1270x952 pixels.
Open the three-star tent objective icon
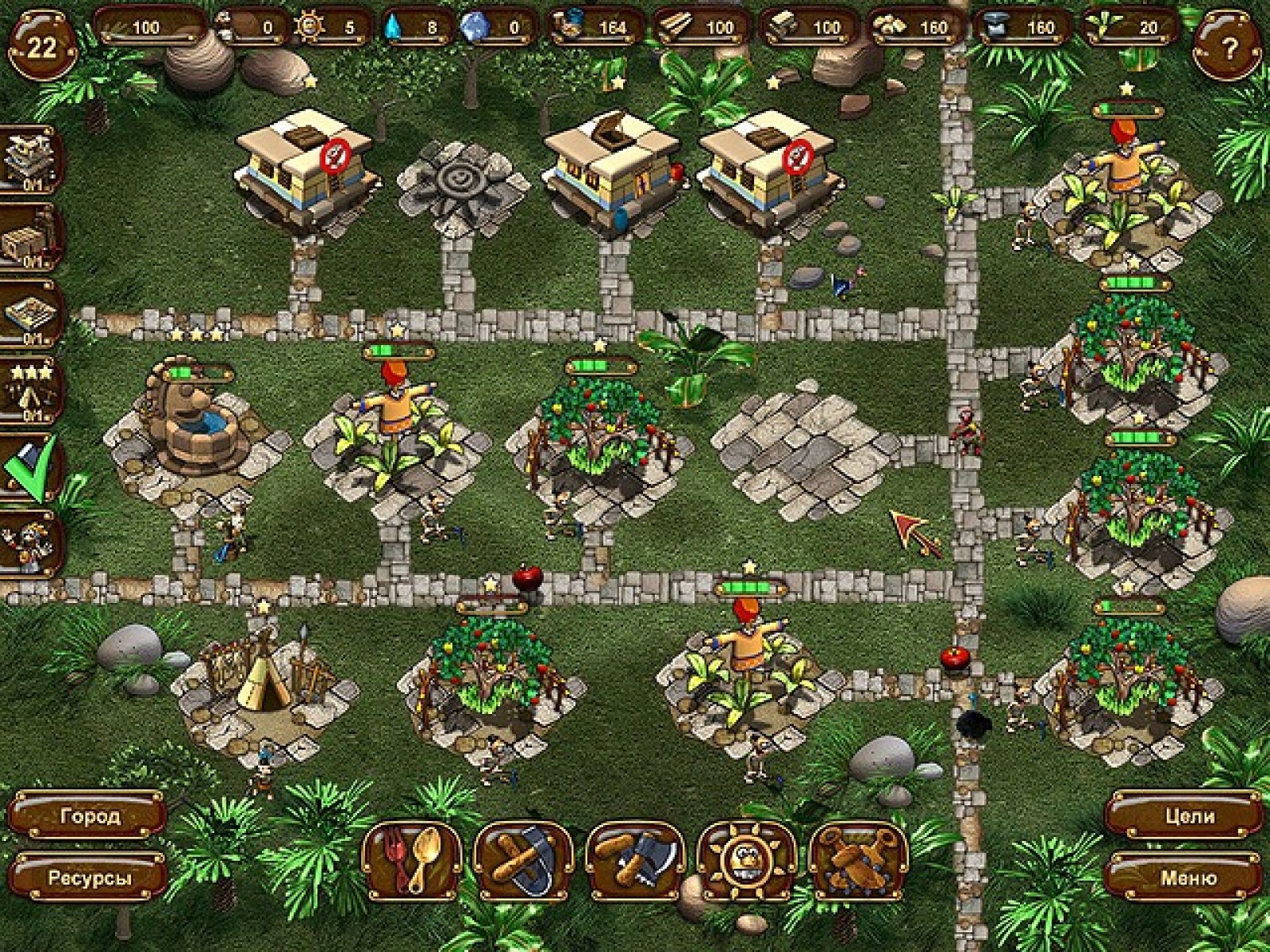click(x=32, y=393)
